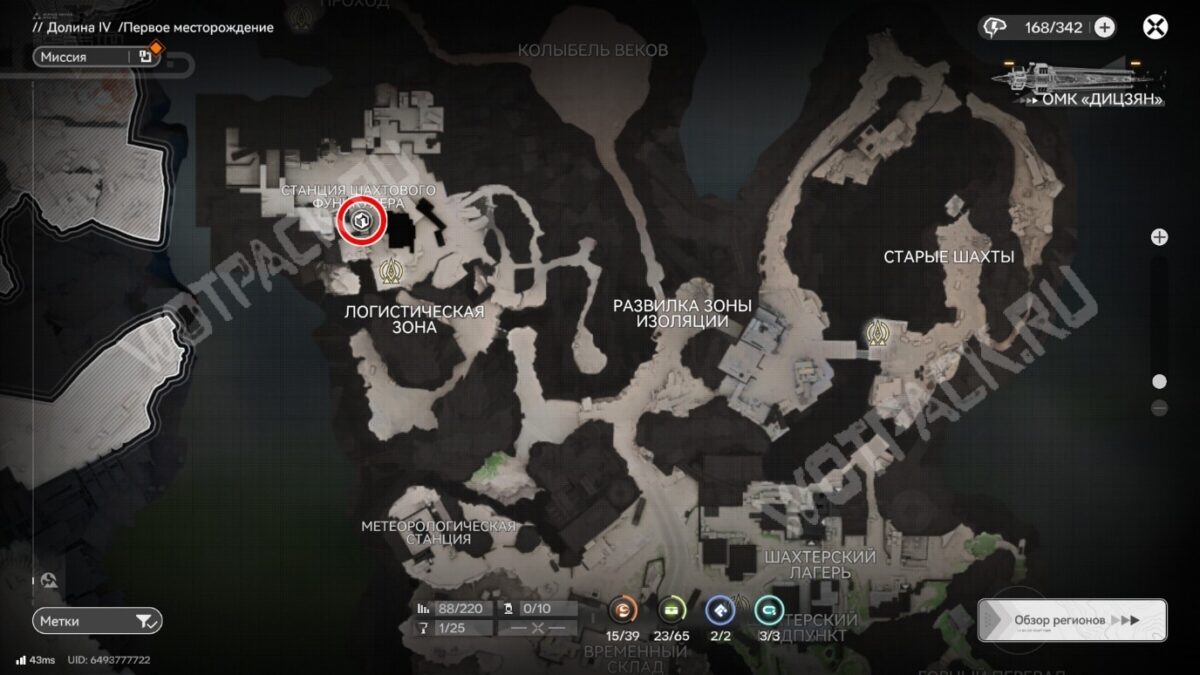This screenshot has width=1200, height=675.
Task: Click the map zoom slider handle
Action: click(1159, 381)
